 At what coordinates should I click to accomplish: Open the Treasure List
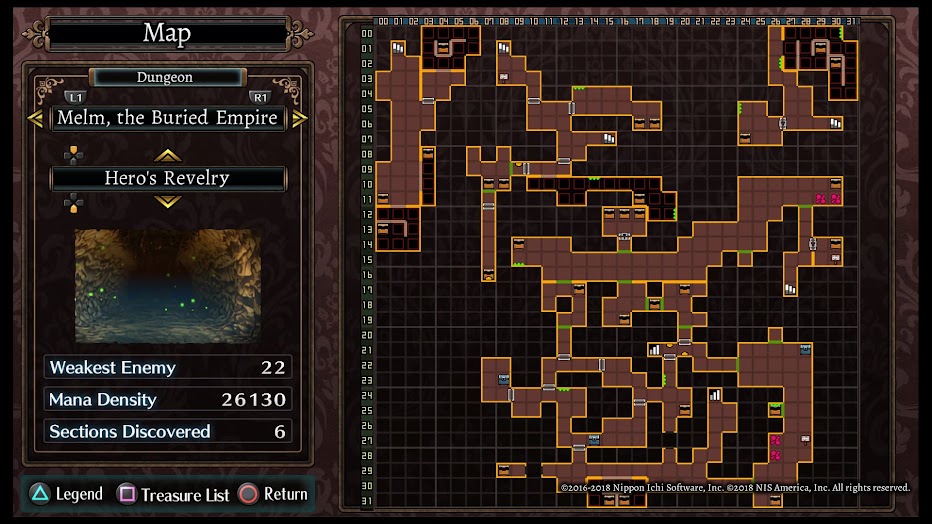174,494
